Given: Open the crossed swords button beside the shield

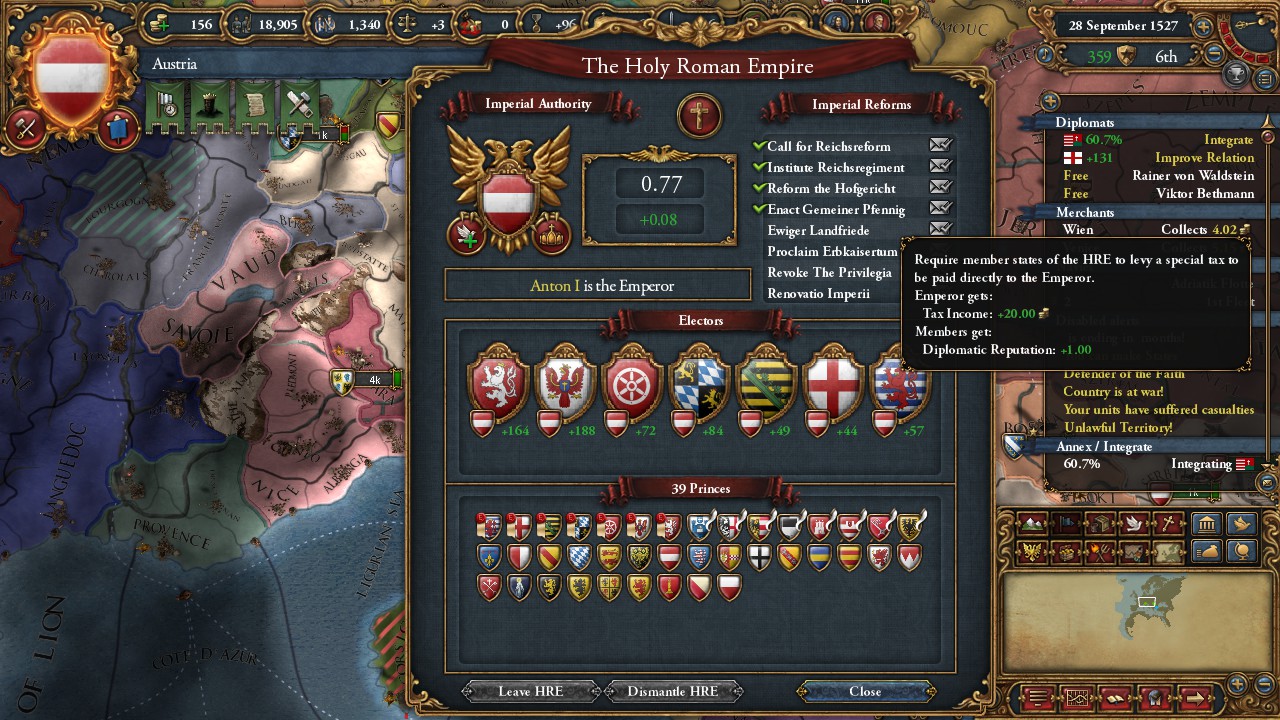Looking at the screenshot, I should point(25,128).
